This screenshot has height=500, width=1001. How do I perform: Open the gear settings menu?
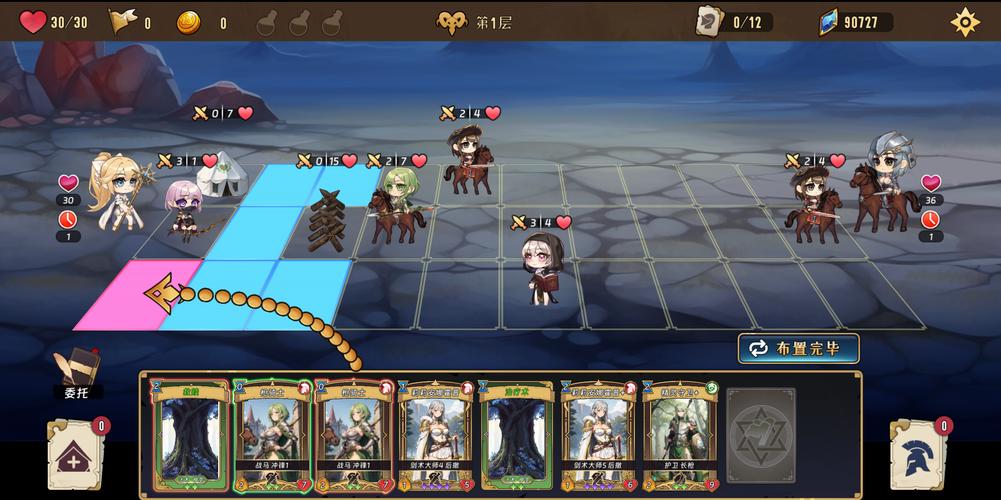pos(964,21)
